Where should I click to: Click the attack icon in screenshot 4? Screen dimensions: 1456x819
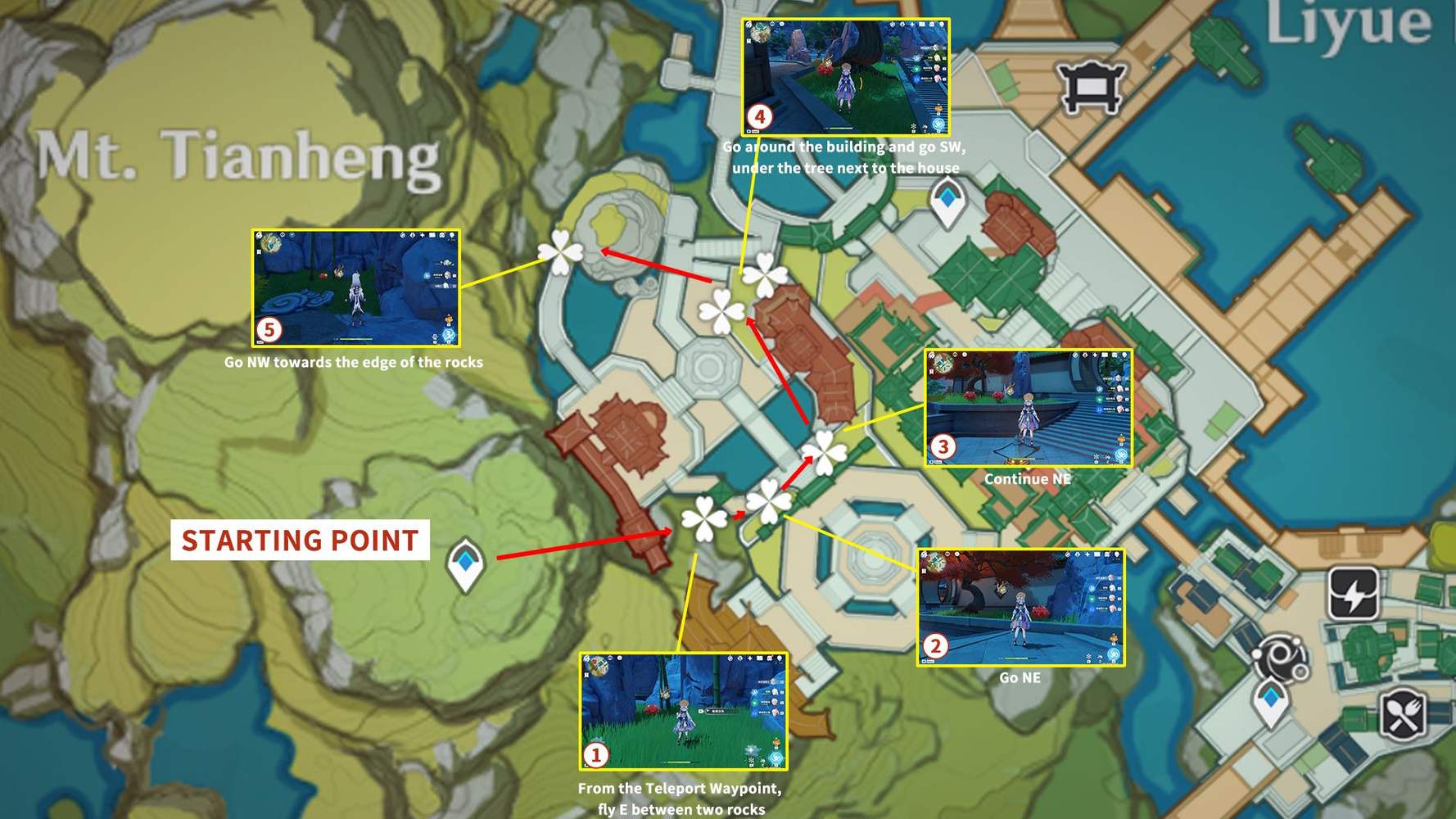click(x=938, y=124)
